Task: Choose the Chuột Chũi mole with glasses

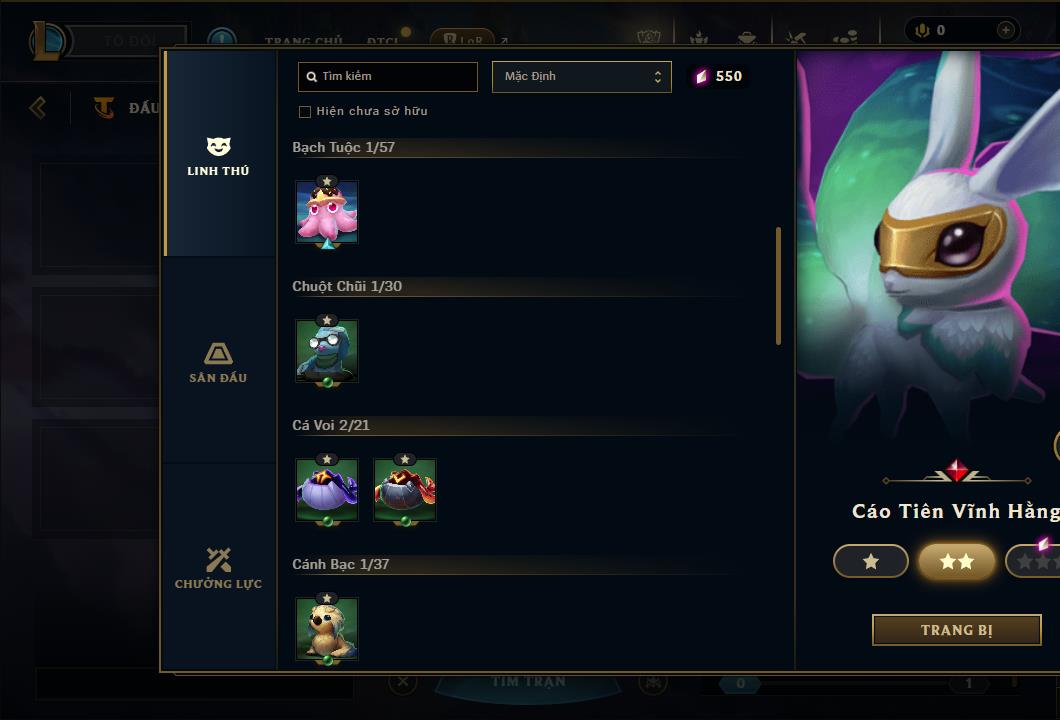Action: [x=327, y=351]
